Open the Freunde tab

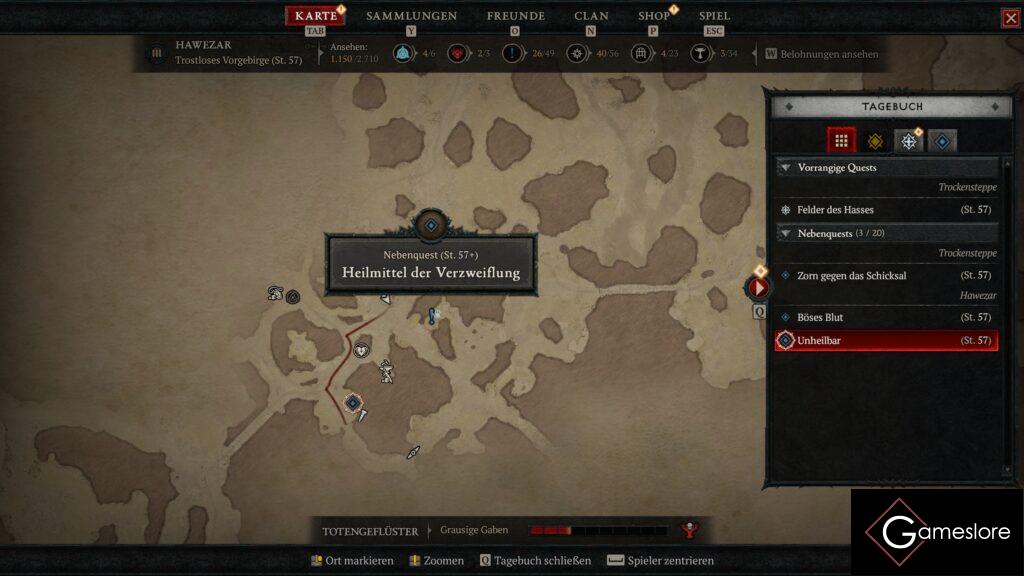[515, 16]
